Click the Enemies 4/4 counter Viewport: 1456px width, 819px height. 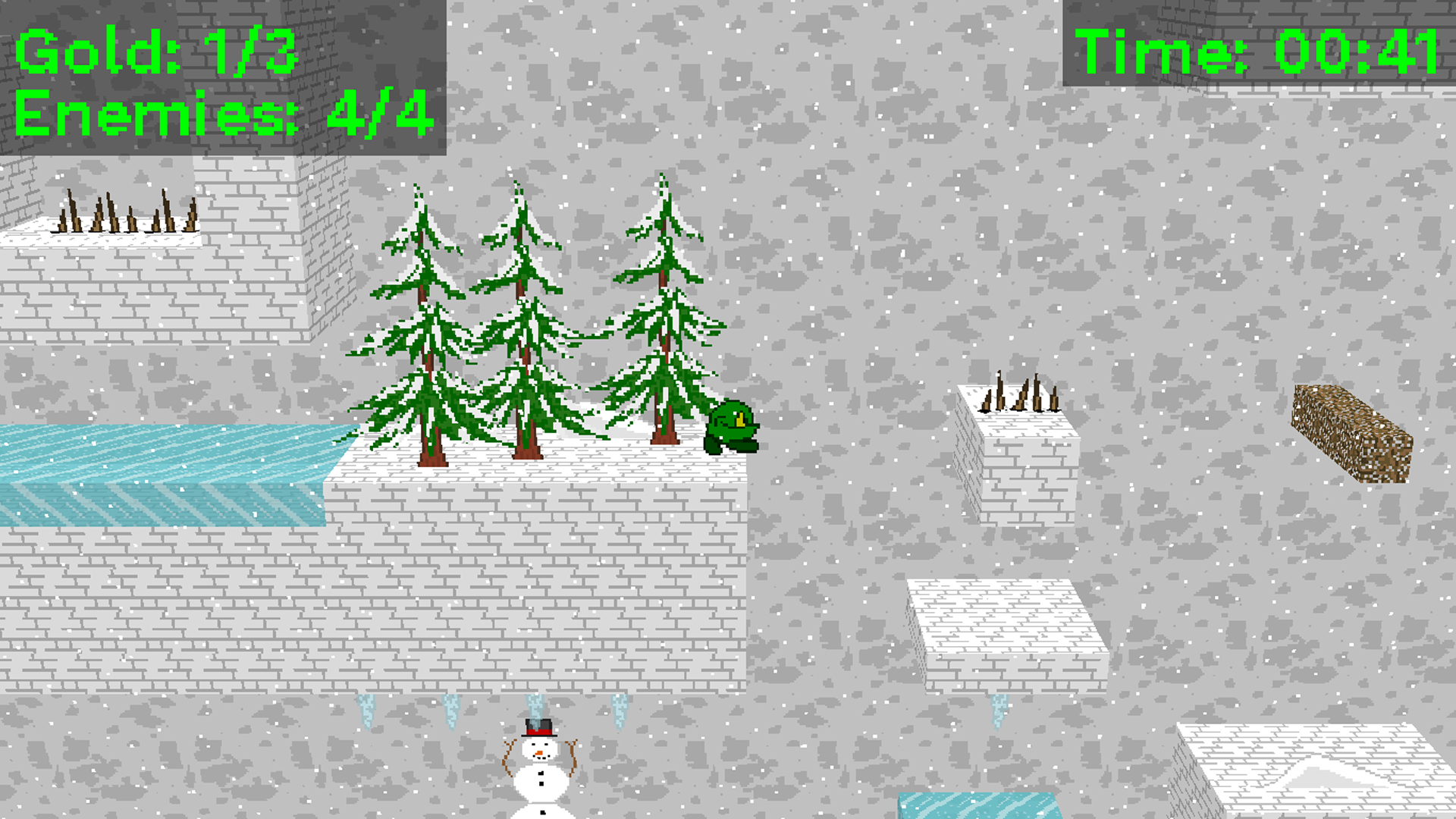(220, 114)
